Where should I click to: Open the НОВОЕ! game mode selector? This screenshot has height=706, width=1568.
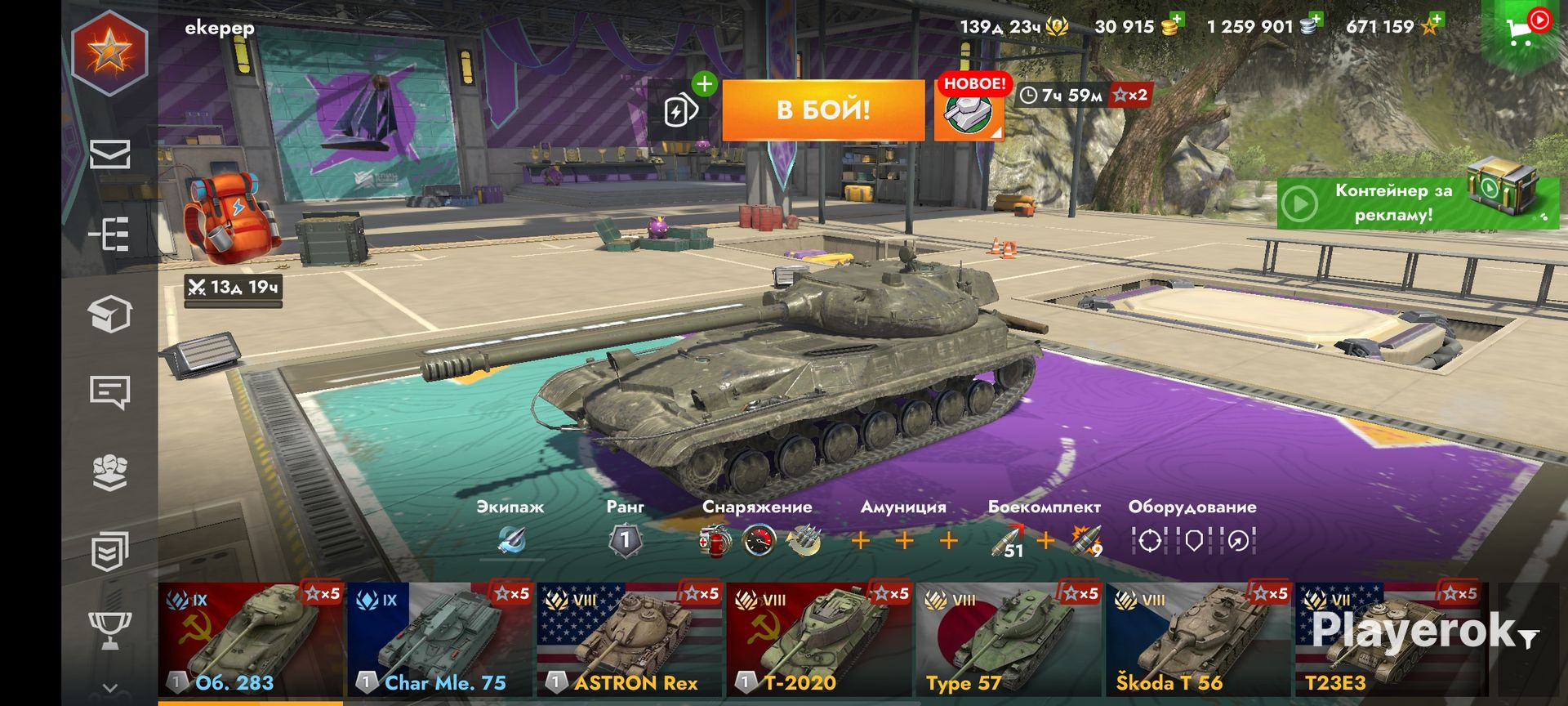(969, 112)
